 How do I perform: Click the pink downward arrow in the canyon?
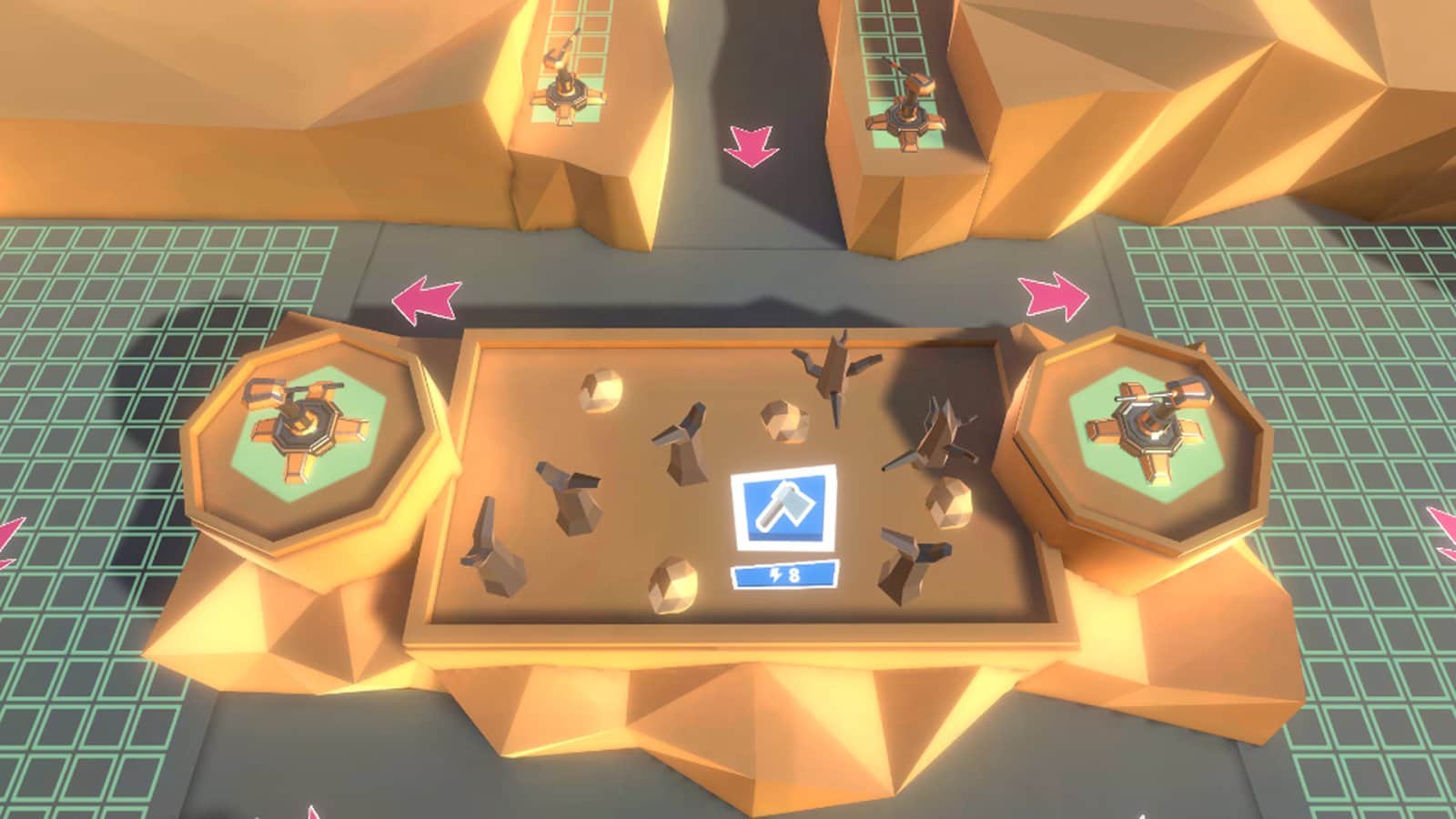coord(751,146)
